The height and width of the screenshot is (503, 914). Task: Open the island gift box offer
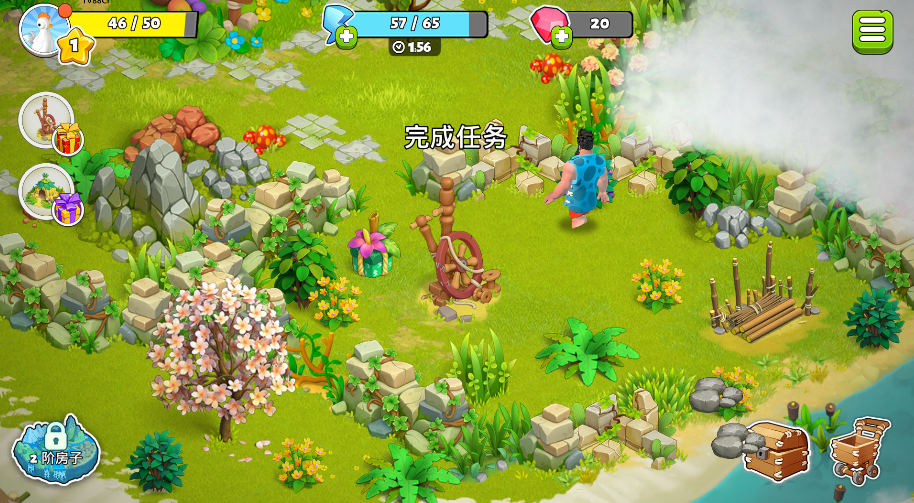48,192
